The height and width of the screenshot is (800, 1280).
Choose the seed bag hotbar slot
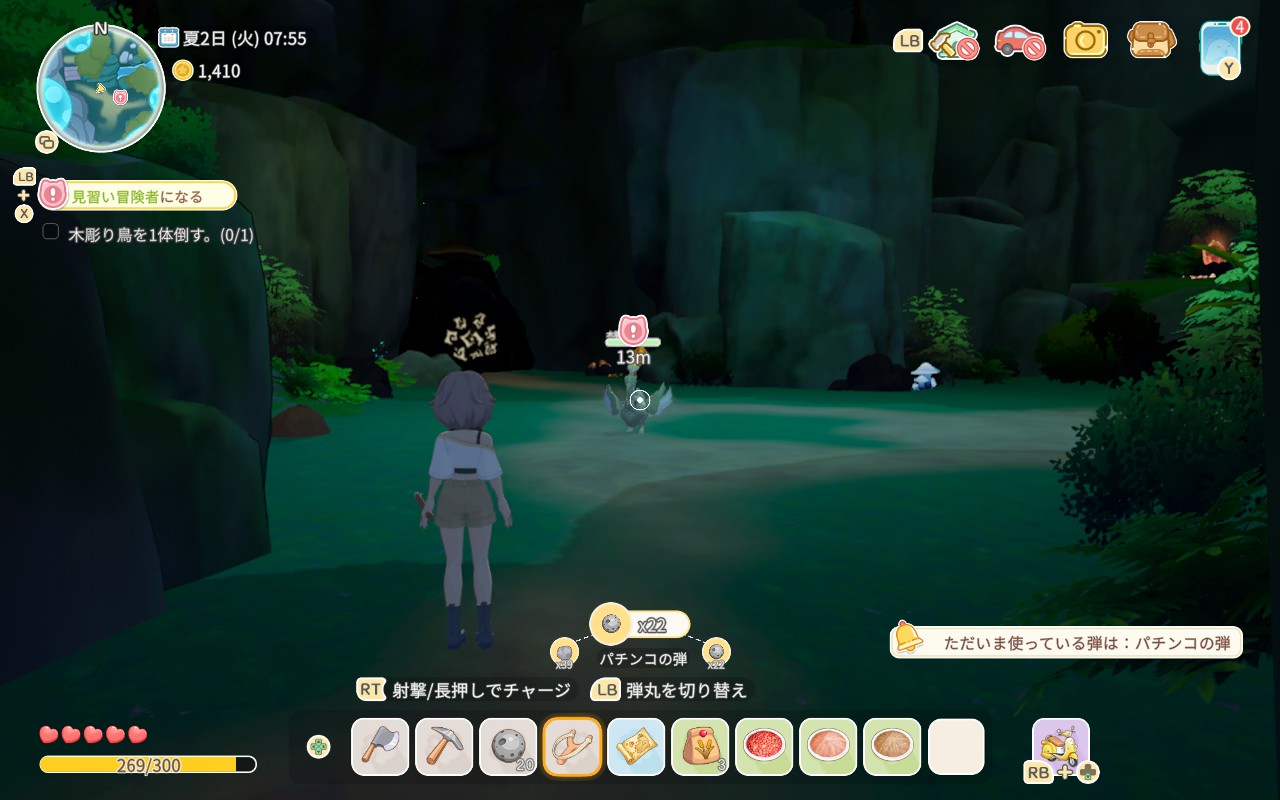tap(700, 747)
